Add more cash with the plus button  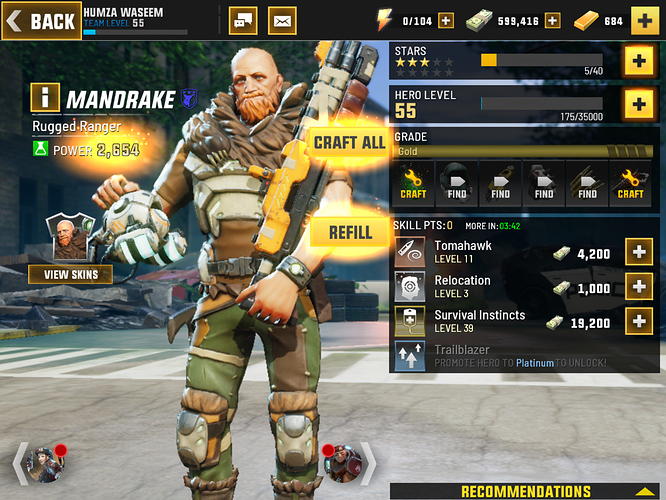pos(581,20)
